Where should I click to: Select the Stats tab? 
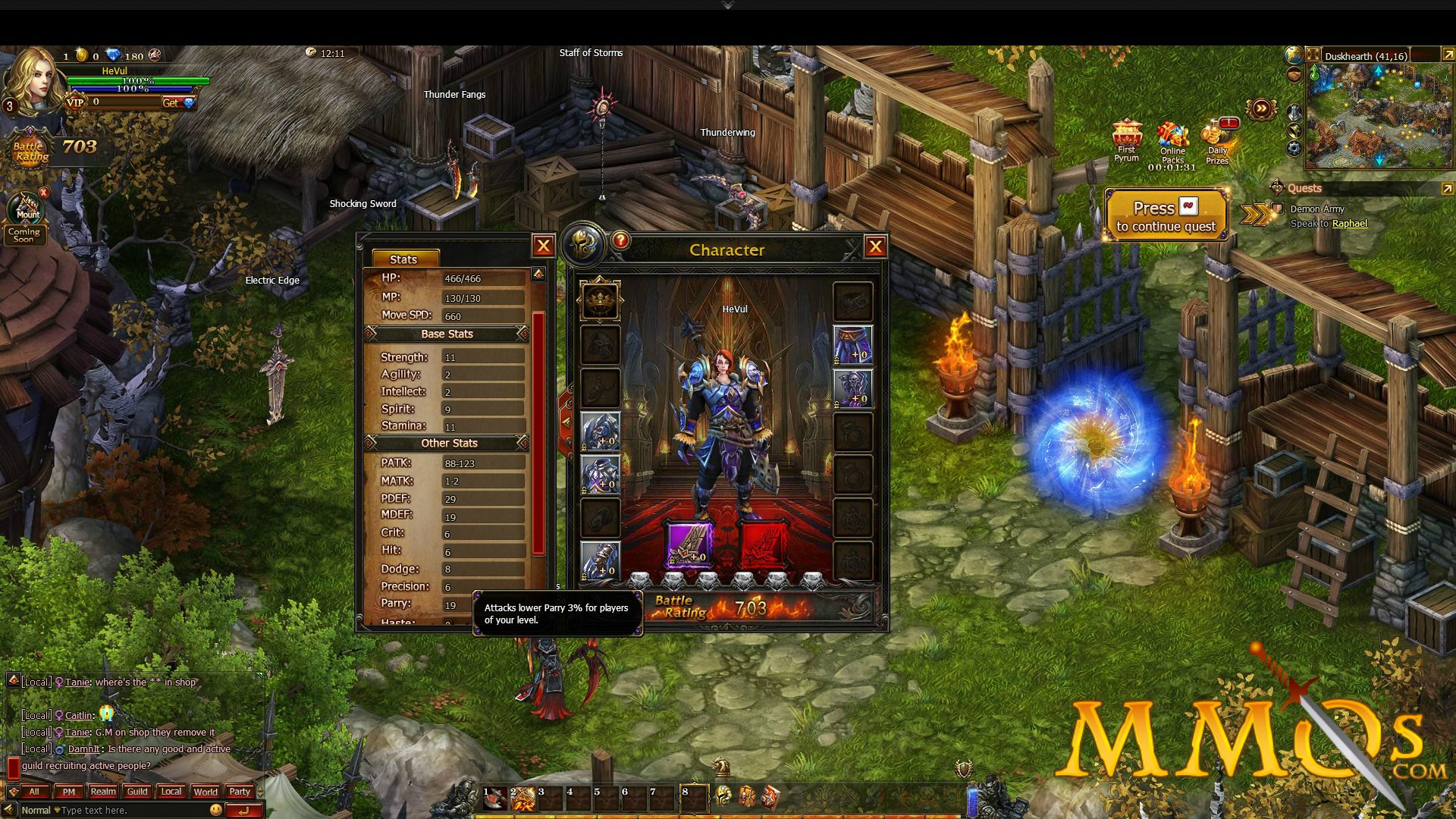[x=403, y=259]
